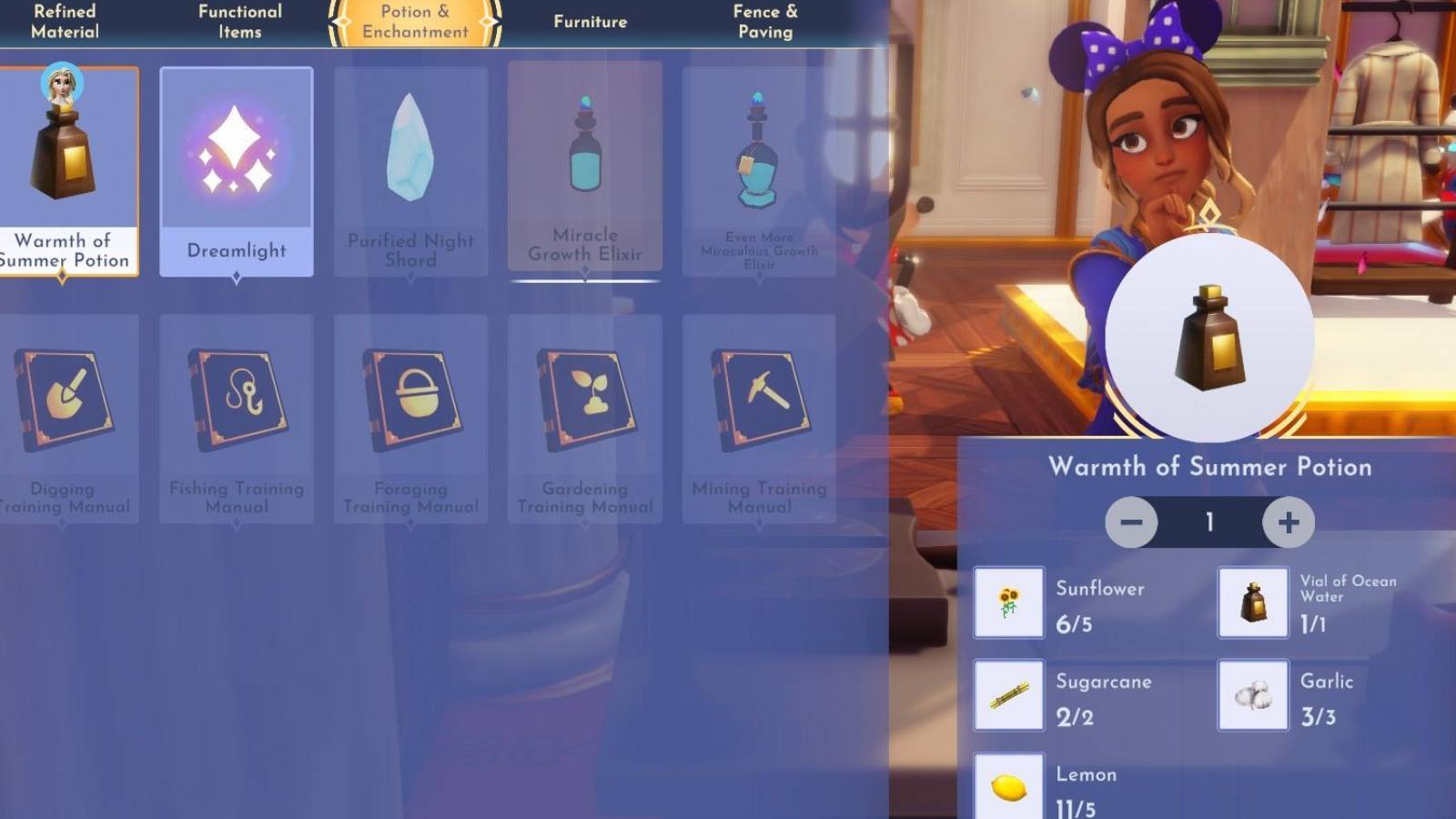Click the Lemon ingredient icon
The image size is (1456, 819).
(x=1008, y=786)
